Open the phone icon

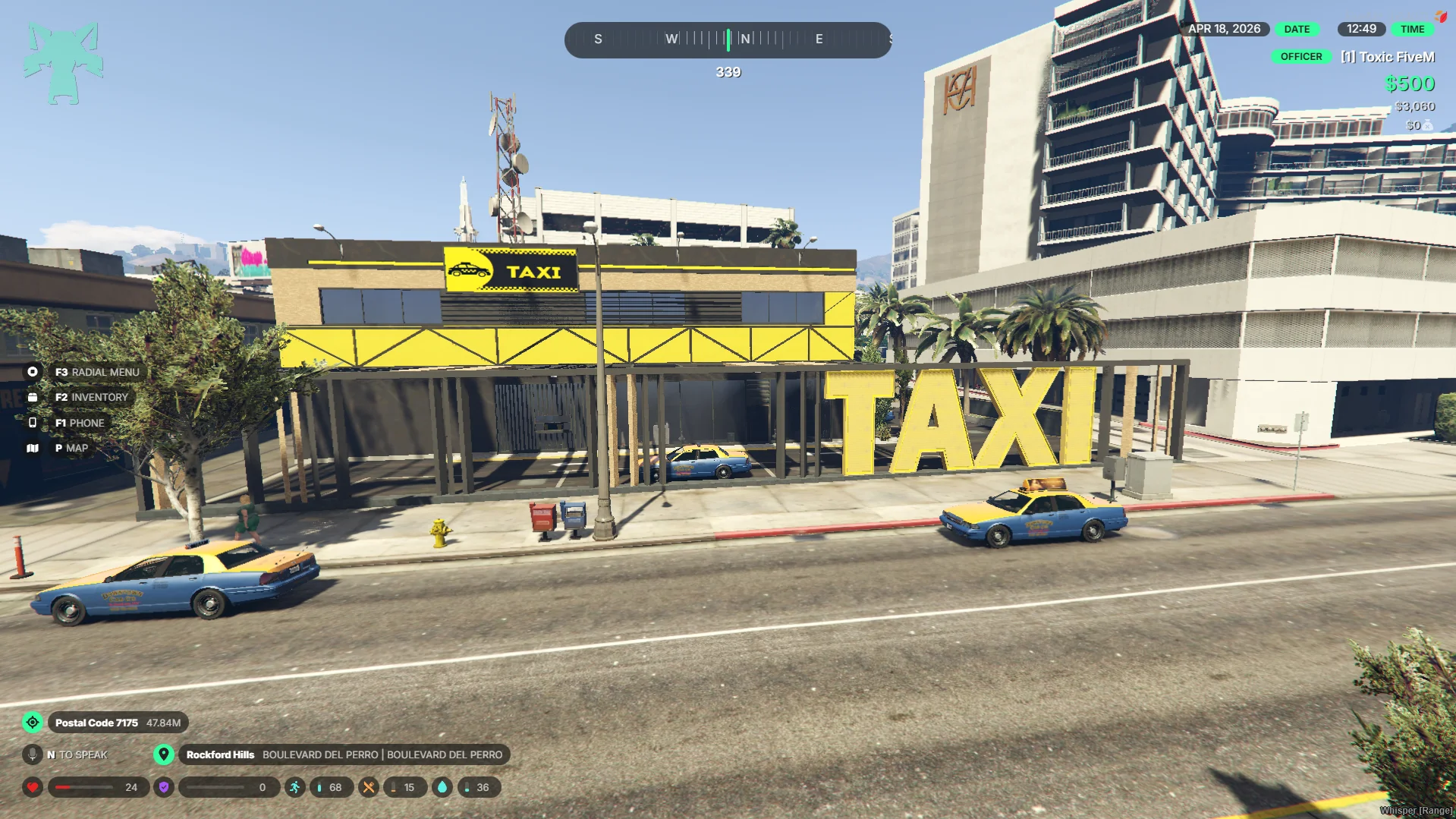(33, 423)
